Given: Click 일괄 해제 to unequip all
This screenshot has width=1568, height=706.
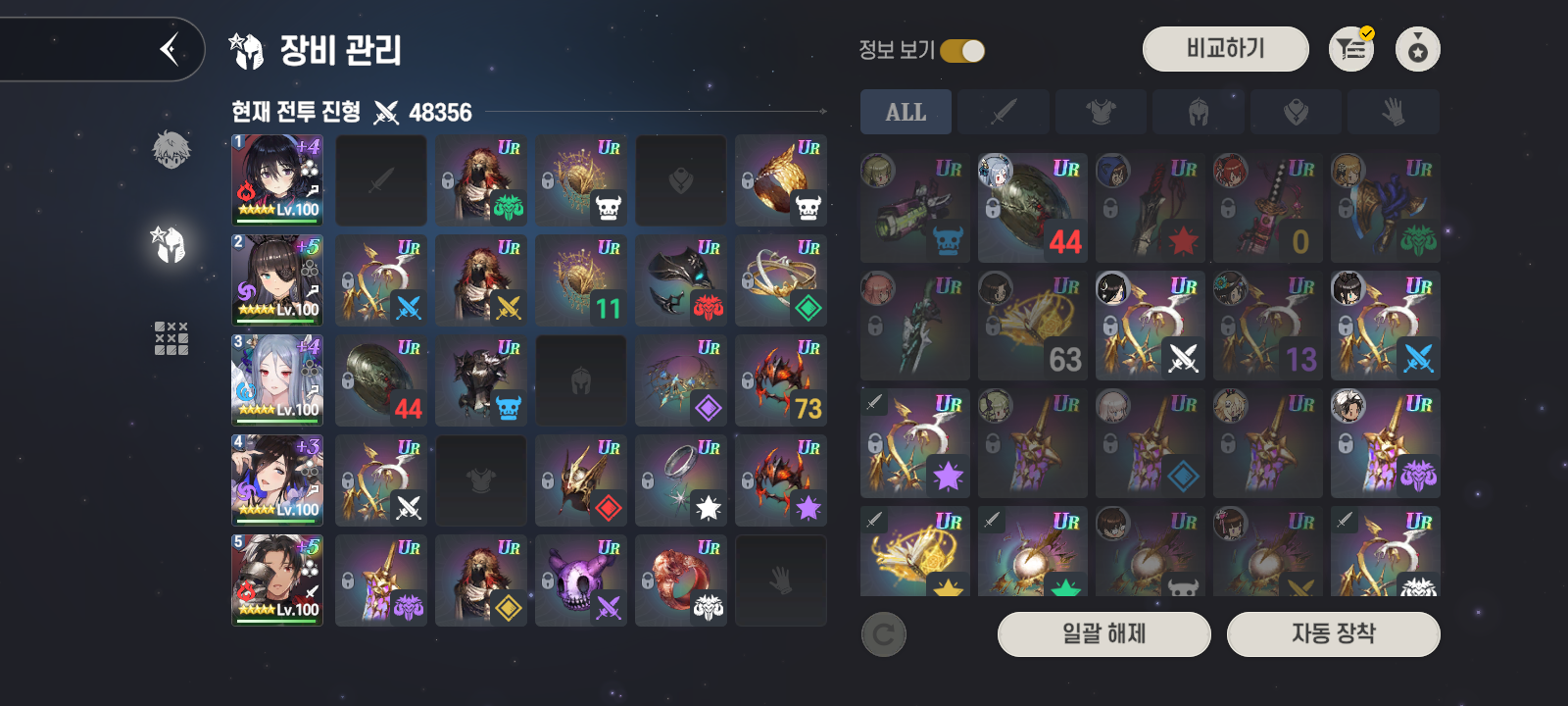Looking at the screenshot, I should [1103, 634].
